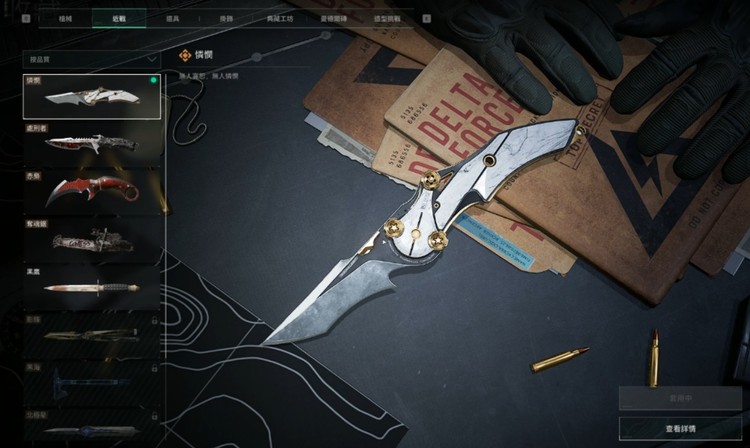
Task: Select the locked dark green blade skin
Action: point(92,335)
